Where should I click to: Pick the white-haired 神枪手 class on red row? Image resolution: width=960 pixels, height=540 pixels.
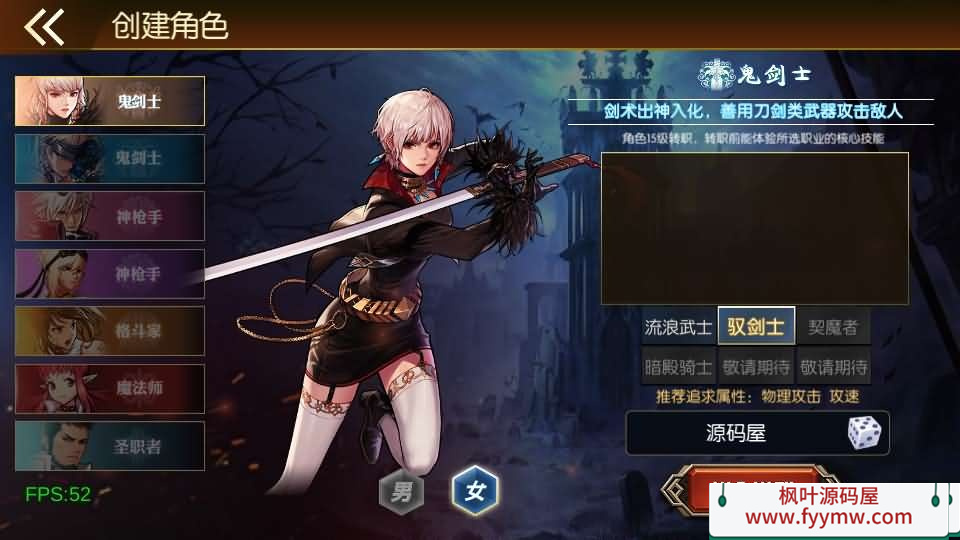click(110, 216)
